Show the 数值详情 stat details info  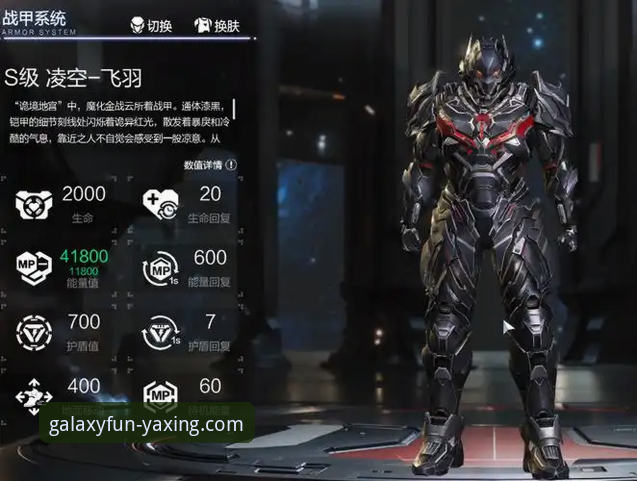211,165
